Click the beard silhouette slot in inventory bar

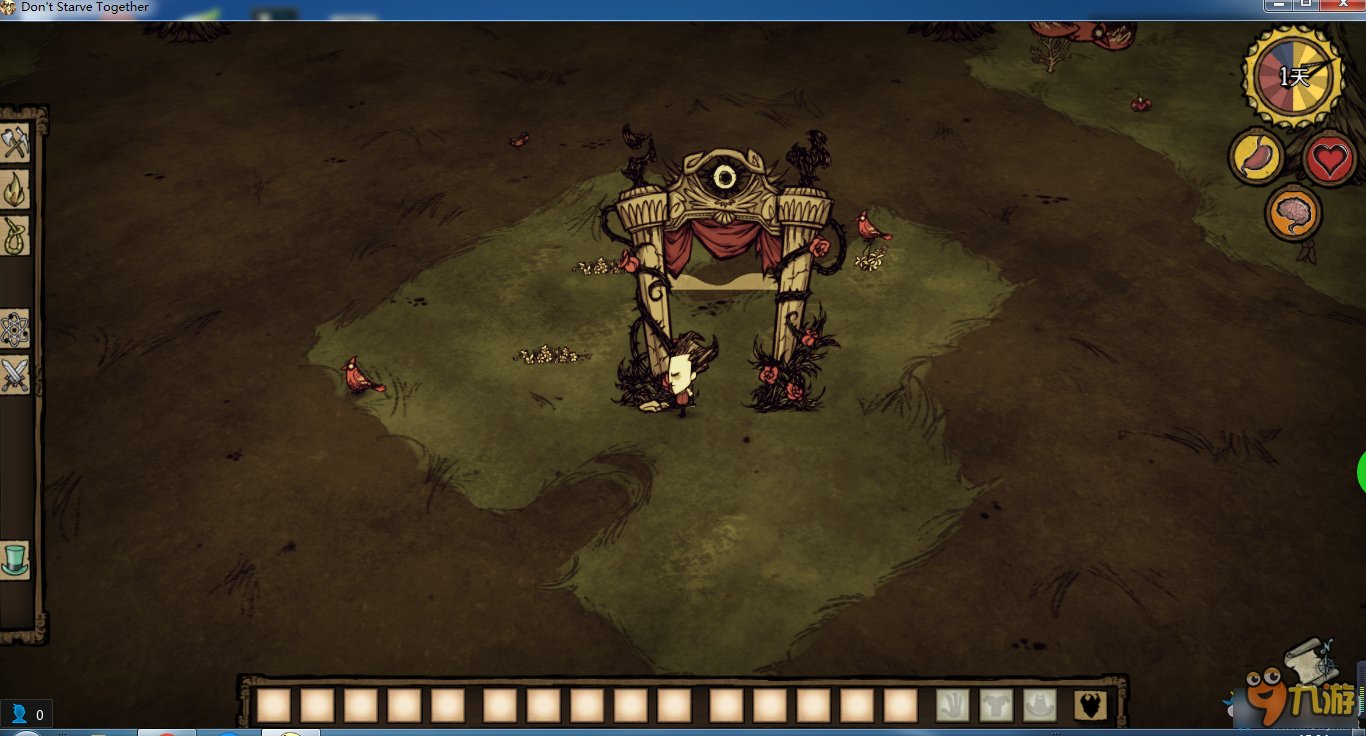click(x=1090, y=706)
